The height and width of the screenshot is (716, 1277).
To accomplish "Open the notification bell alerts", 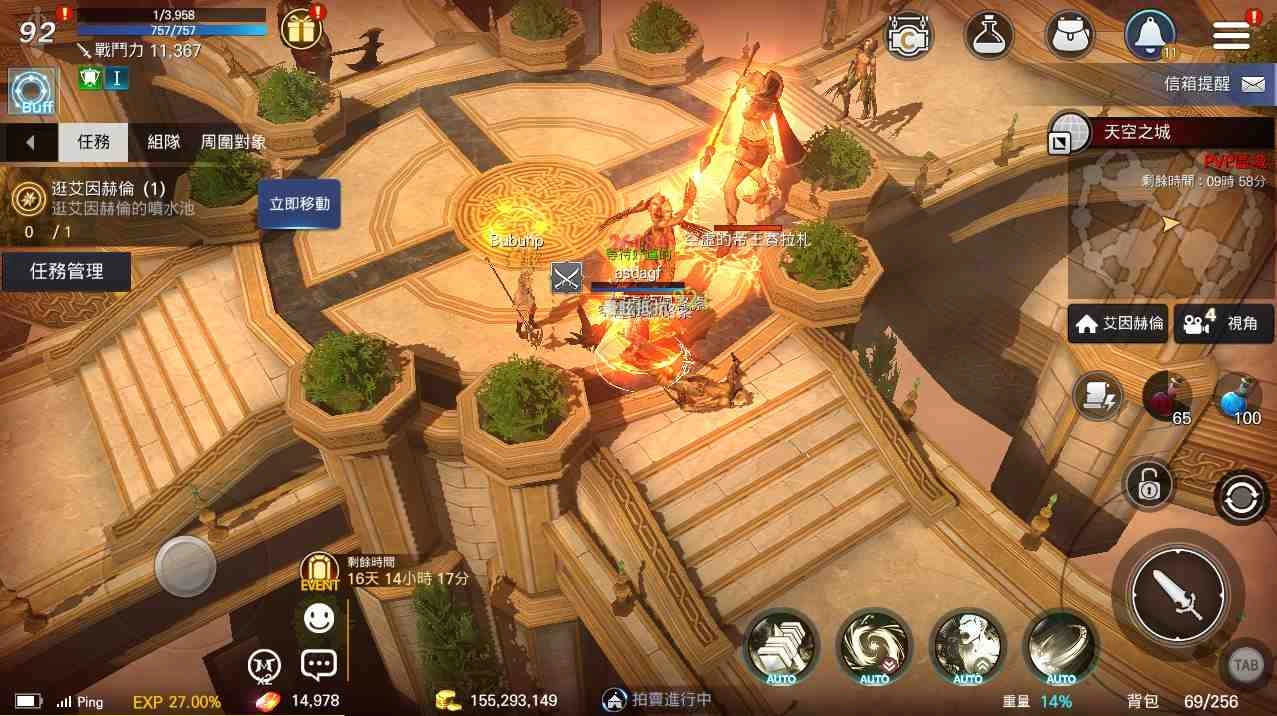I will 1149,35.
